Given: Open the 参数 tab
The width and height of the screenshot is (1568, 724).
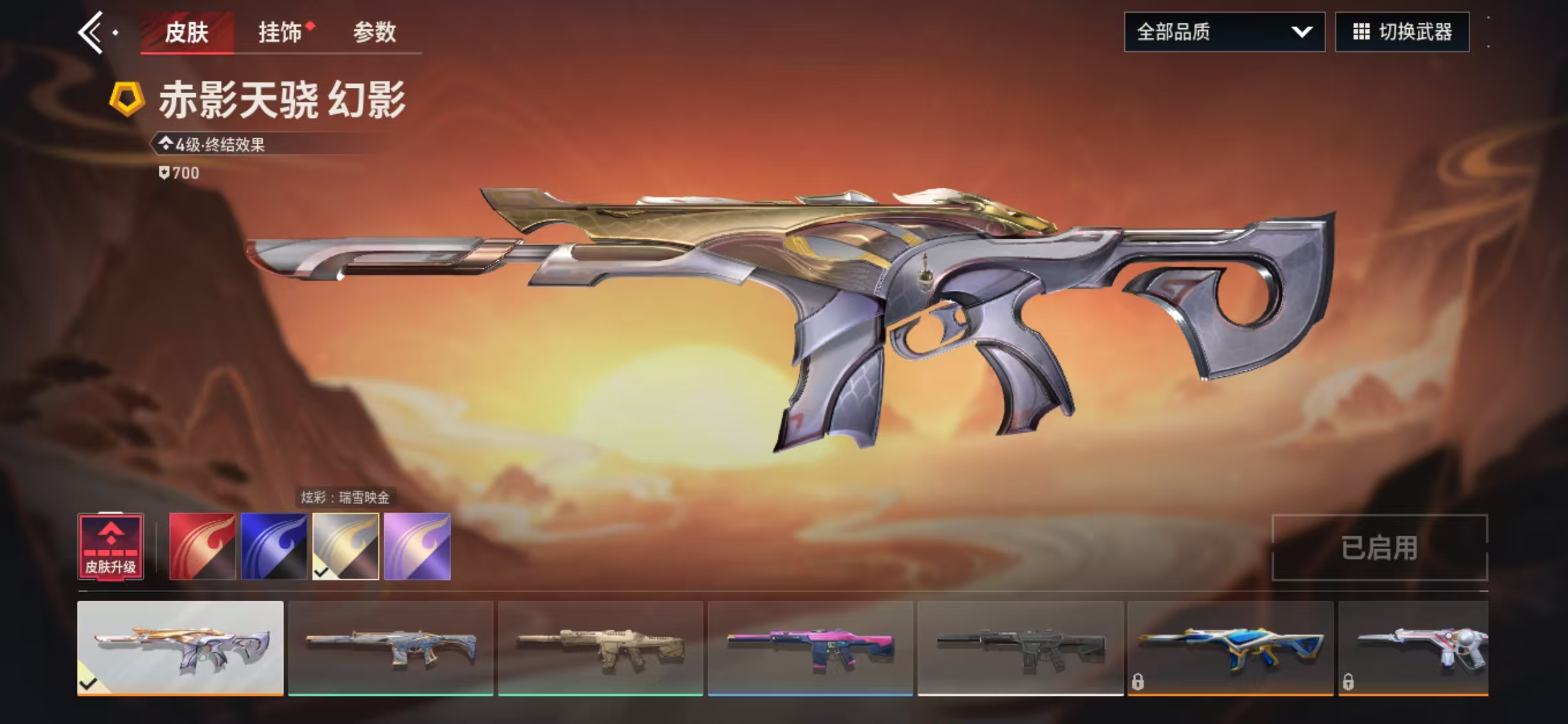Looking at the screenshot, I should [x=375, y=32].
